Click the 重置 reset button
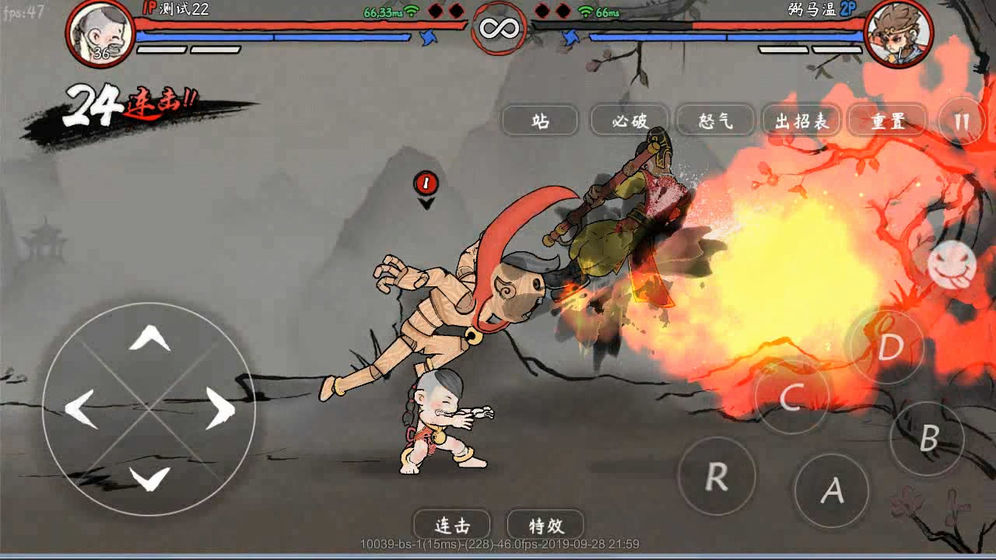 pyautogui.click(x=886, y=121)
